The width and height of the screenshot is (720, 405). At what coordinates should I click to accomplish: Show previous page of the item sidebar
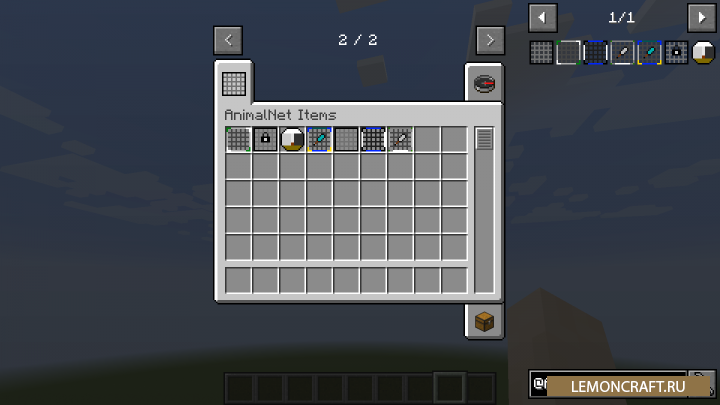coord(543,17)
